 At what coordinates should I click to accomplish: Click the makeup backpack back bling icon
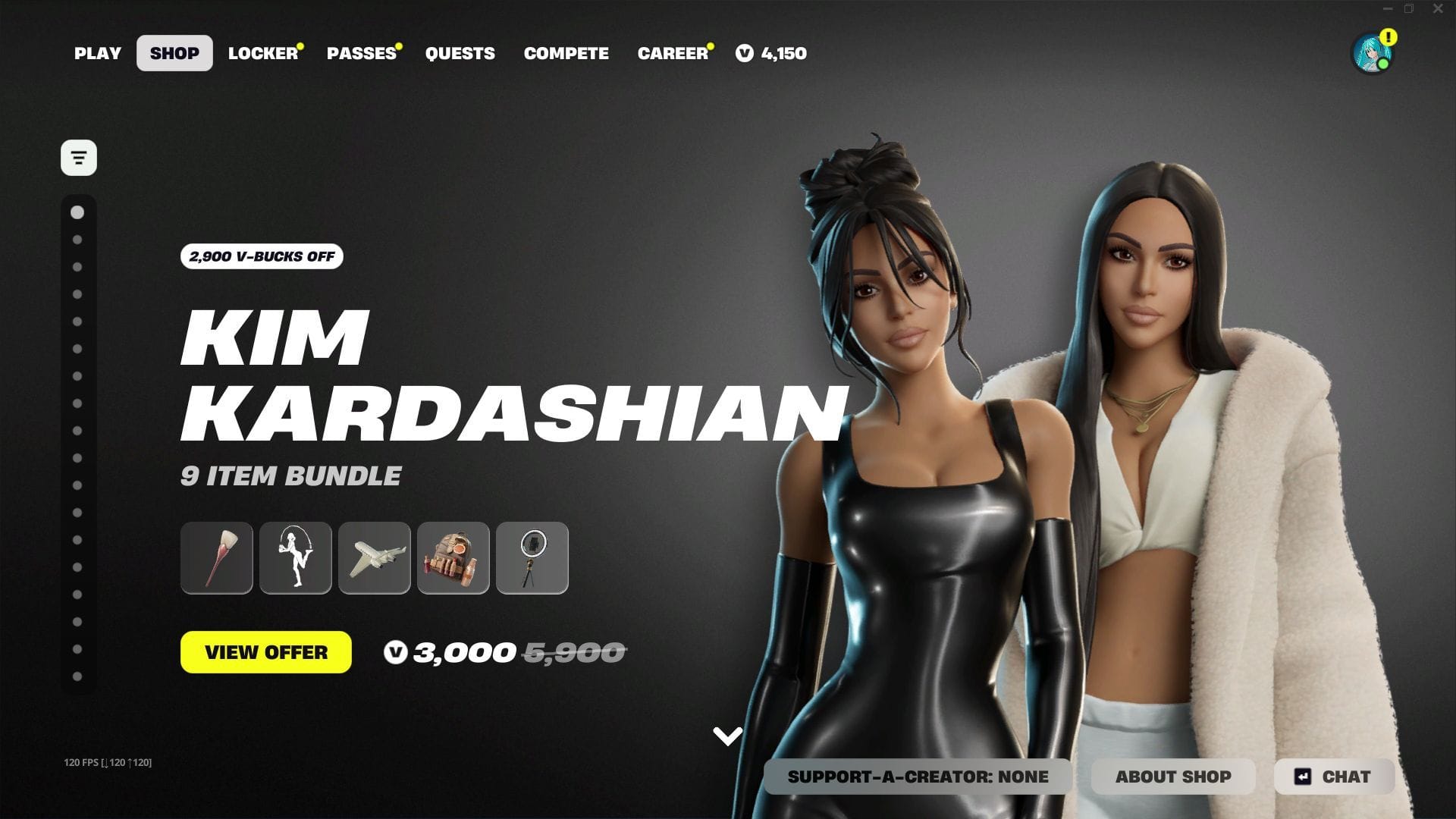coord(453,558)
